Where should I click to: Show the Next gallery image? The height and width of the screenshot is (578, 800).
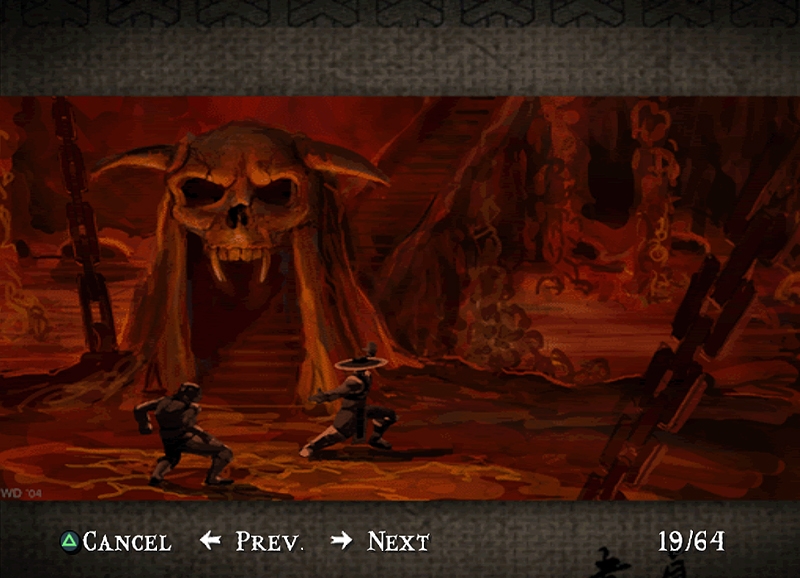point(382,542)
